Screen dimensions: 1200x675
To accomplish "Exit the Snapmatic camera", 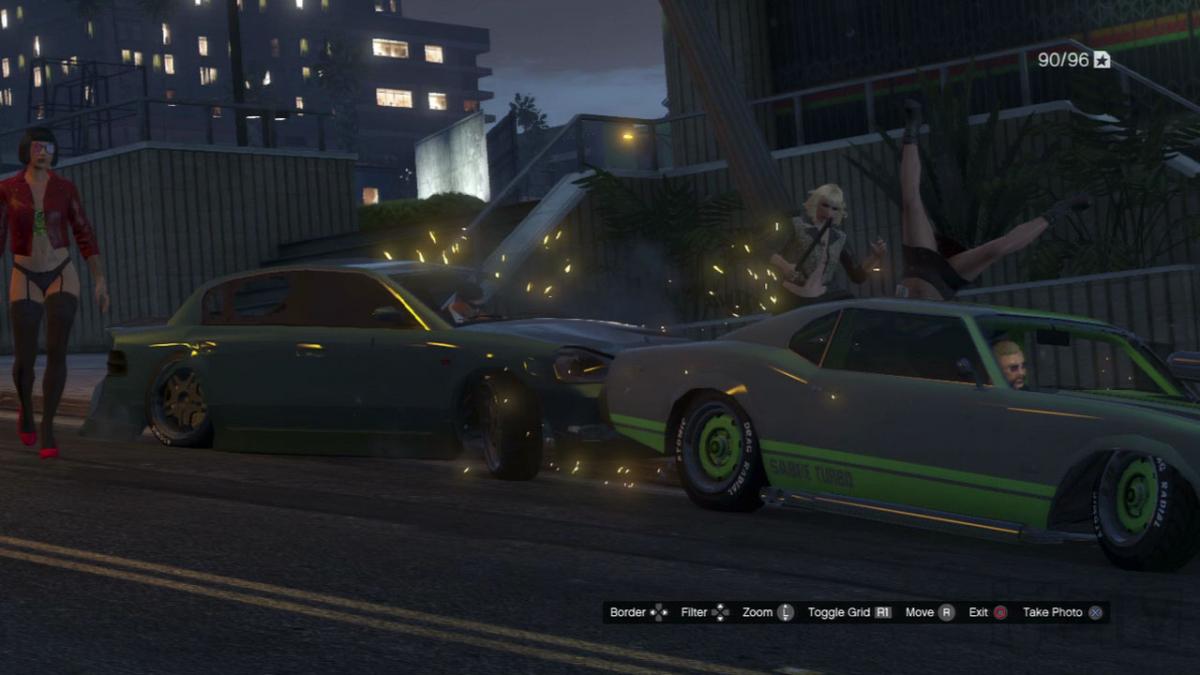I will pos(987,612).
